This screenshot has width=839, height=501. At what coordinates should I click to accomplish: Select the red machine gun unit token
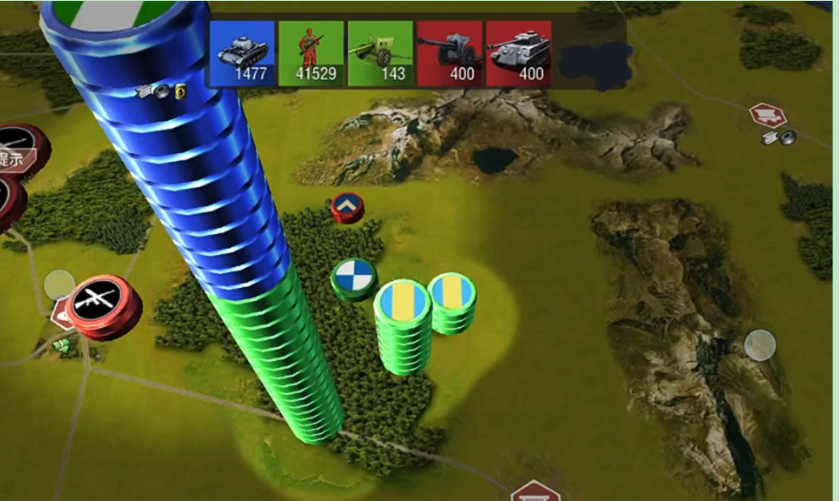[x=103, y=301]
